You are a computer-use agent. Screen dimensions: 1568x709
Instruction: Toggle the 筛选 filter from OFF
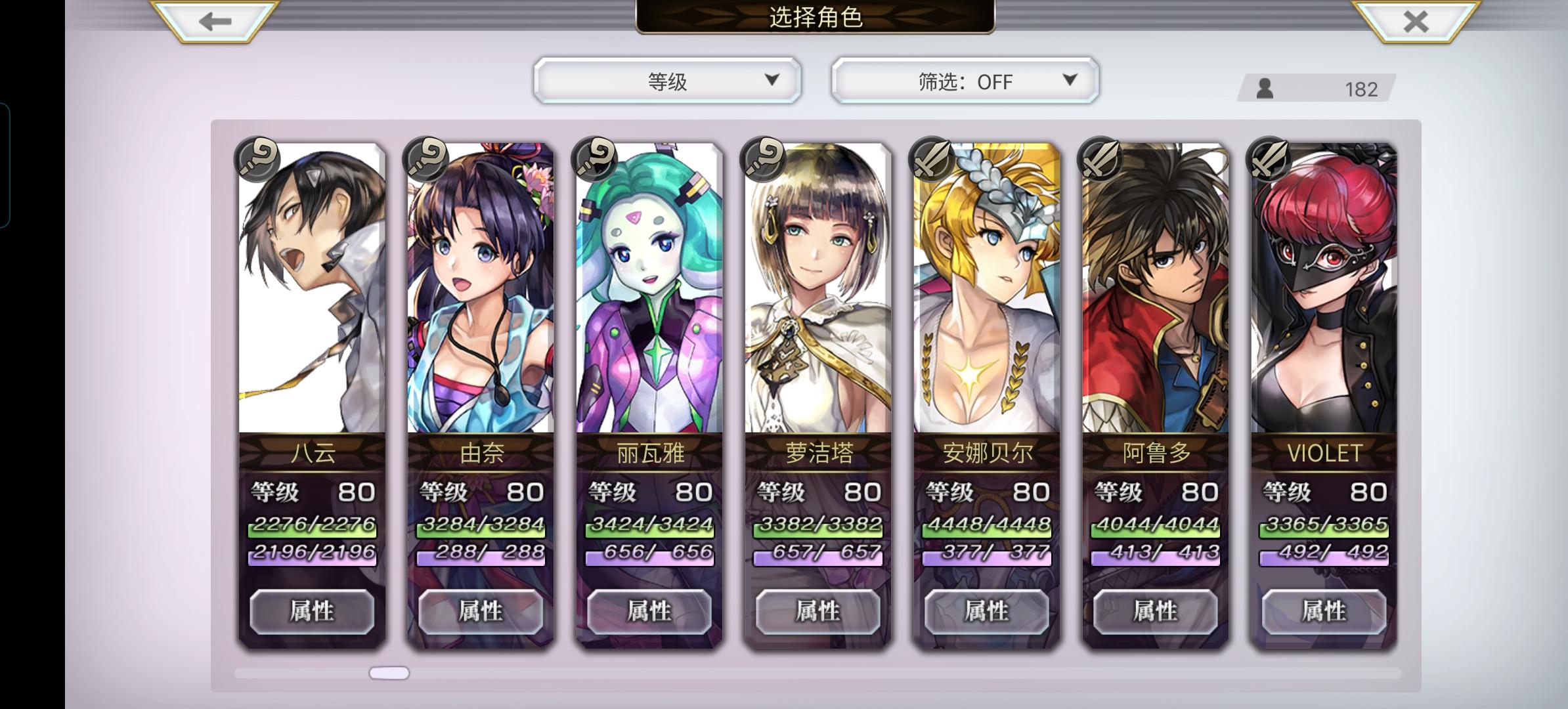coord(963,81)
